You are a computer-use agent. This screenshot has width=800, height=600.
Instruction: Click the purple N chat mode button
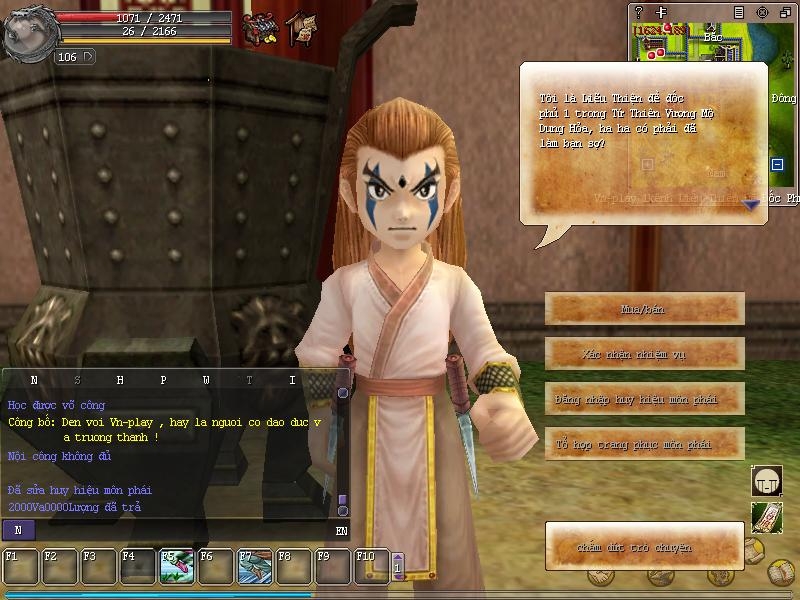click(18, 530)
